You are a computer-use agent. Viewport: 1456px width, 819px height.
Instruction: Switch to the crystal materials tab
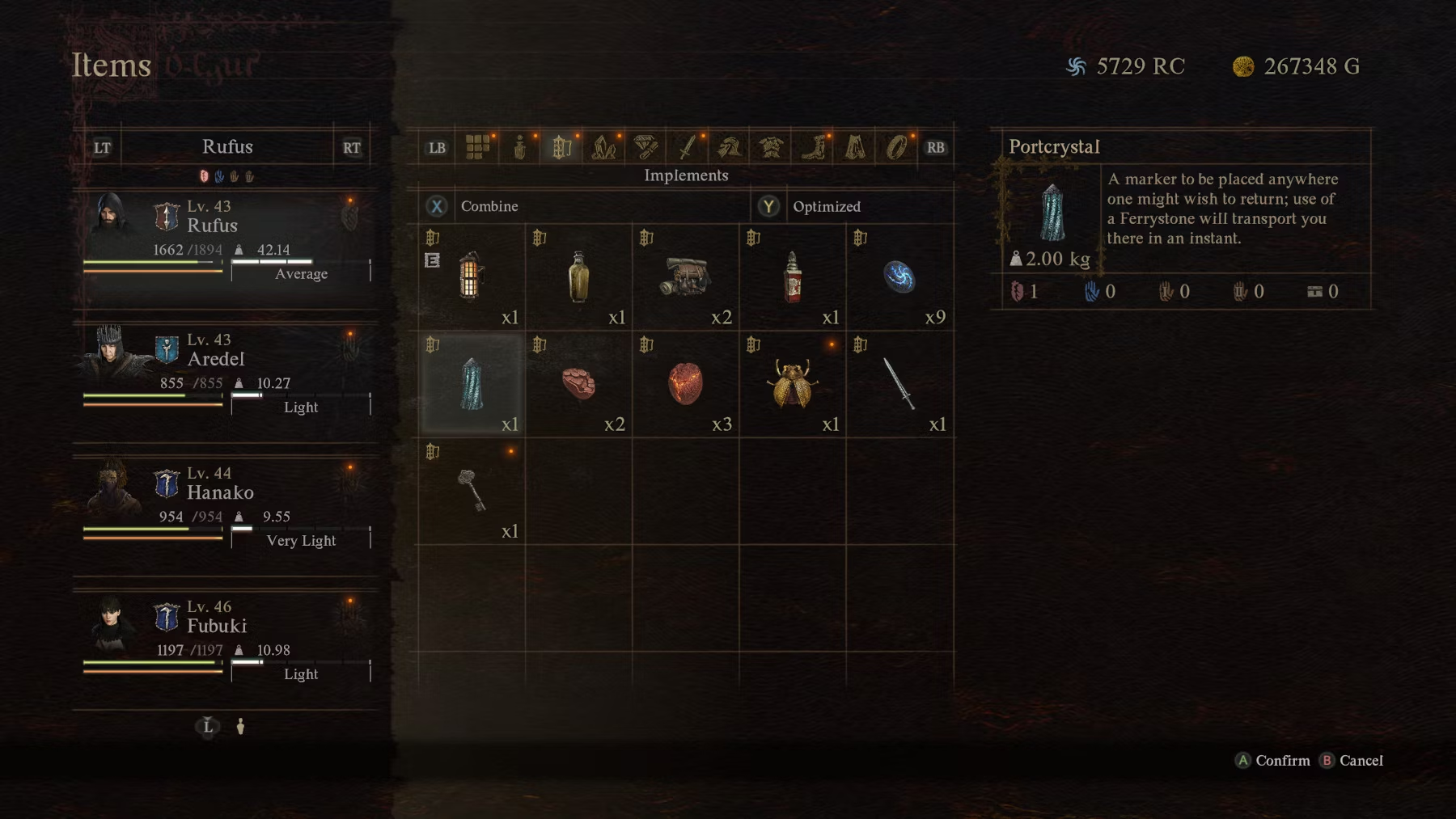(x=603, y=147)
